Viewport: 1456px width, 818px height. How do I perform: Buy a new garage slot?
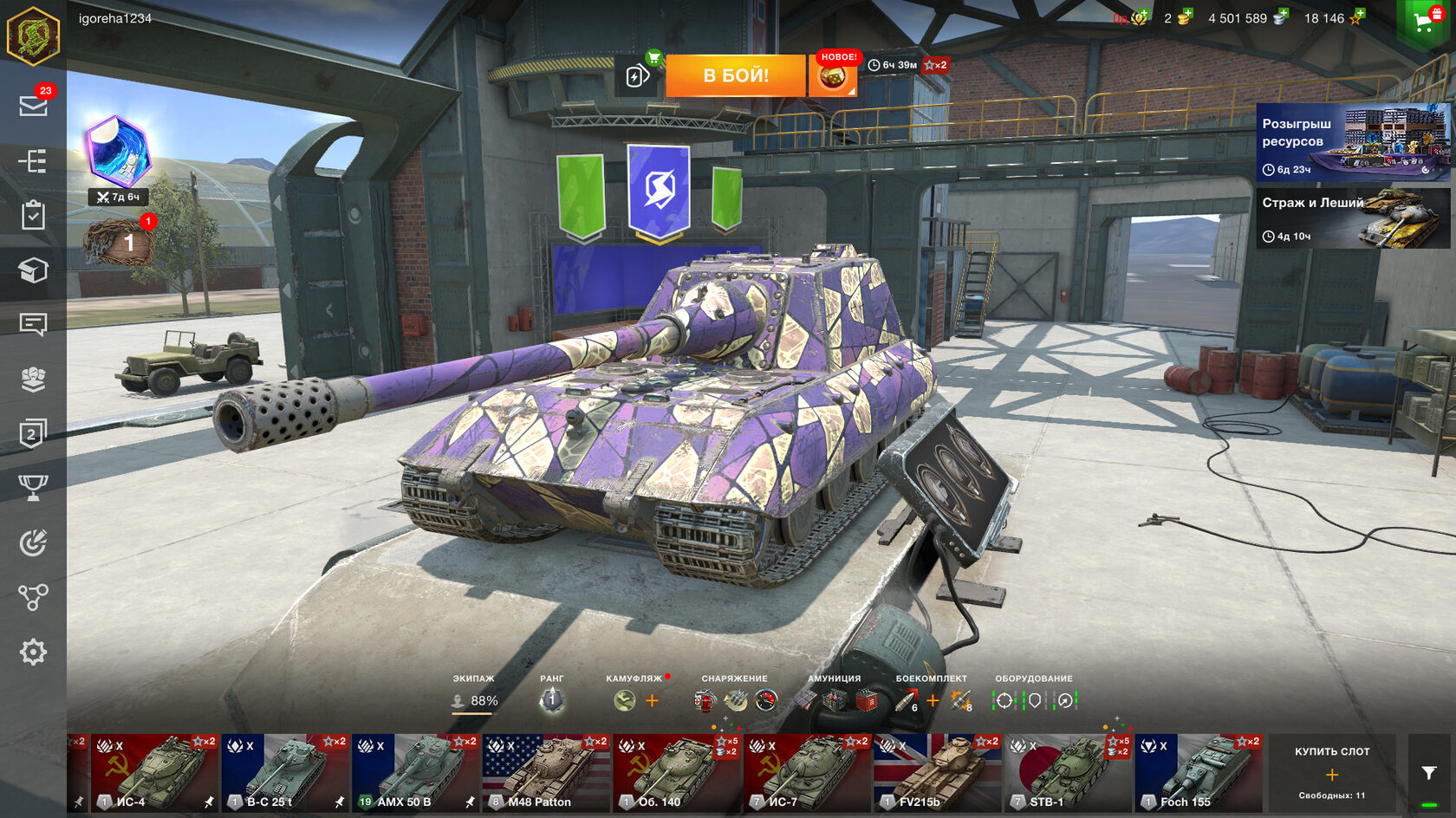click(1332, 774)
